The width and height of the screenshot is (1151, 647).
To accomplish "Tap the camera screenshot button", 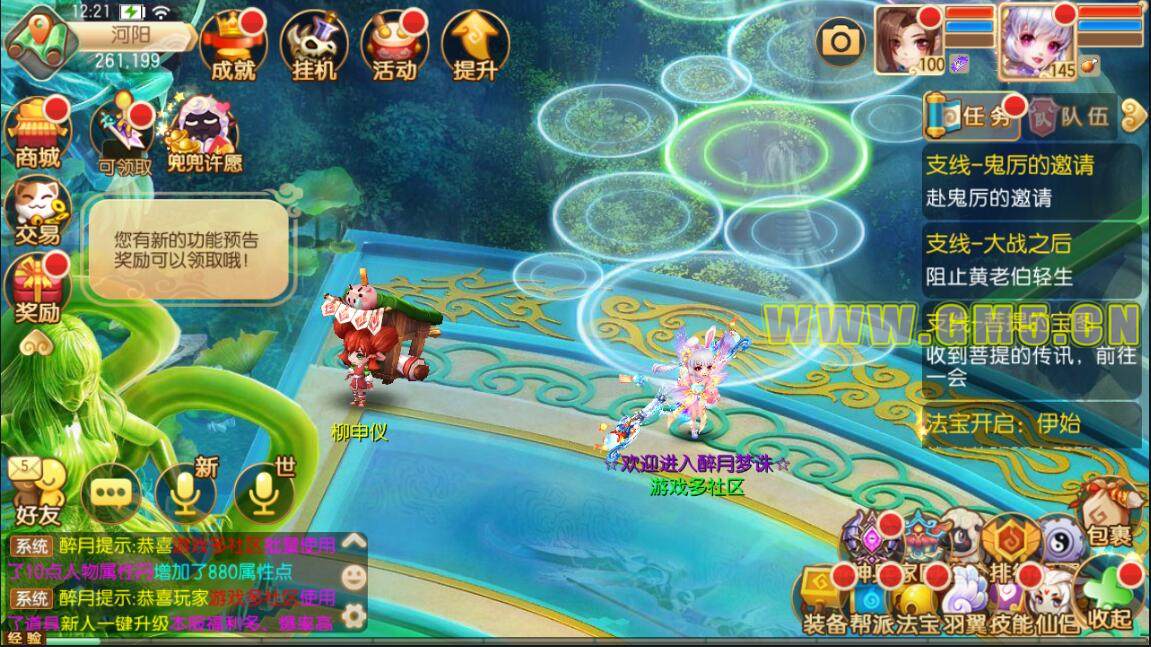I will (x=841, y=41).
